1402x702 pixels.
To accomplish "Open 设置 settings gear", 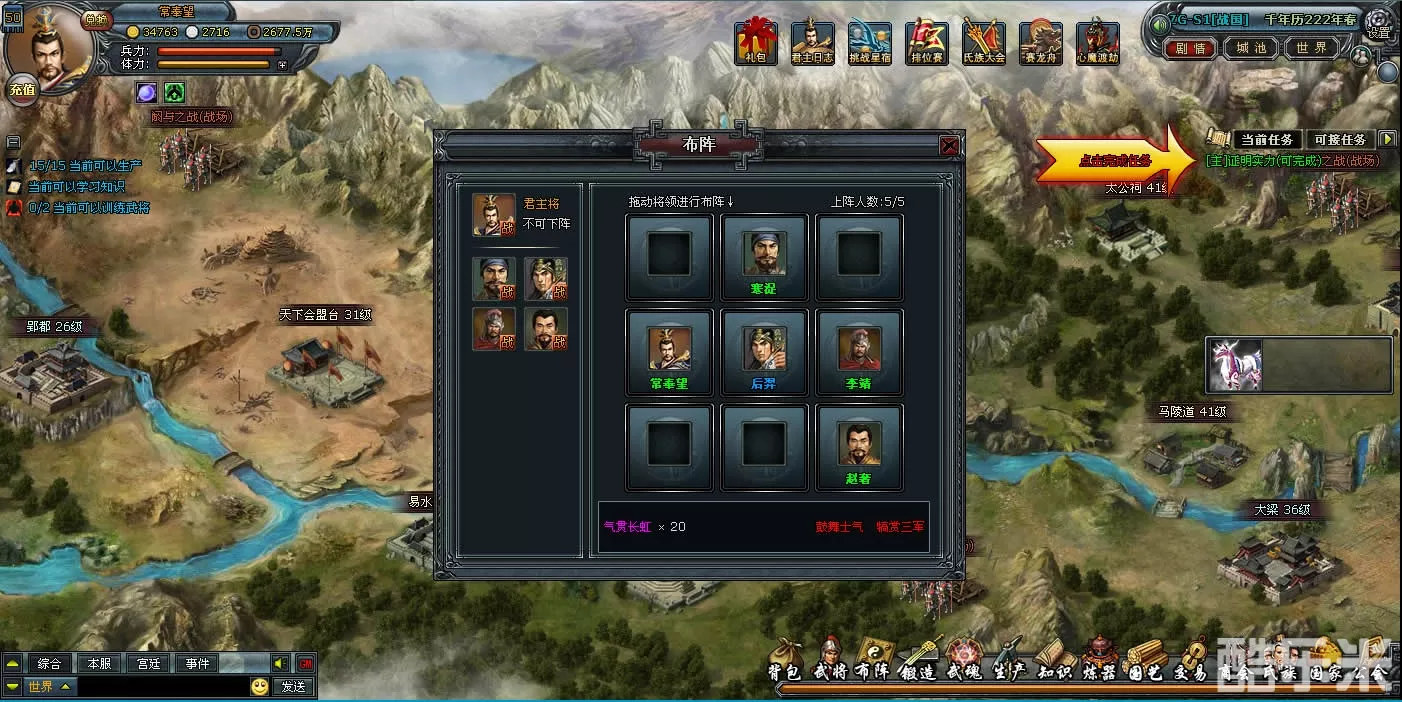I will (1379, 22).
